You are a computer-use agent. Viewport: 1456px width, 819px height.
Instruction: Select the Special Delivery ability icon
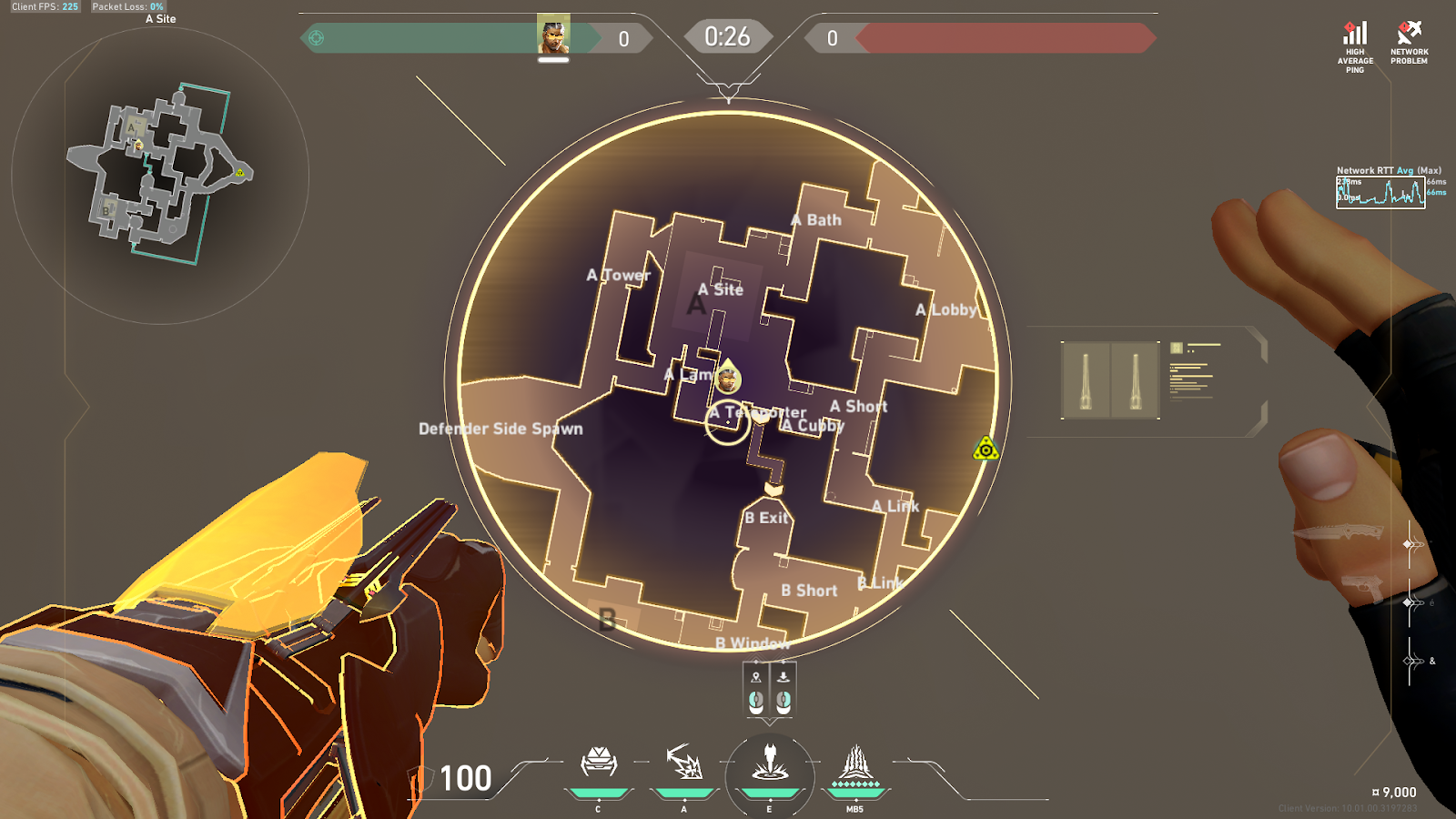pyautogui.click(x=683, y=763)
